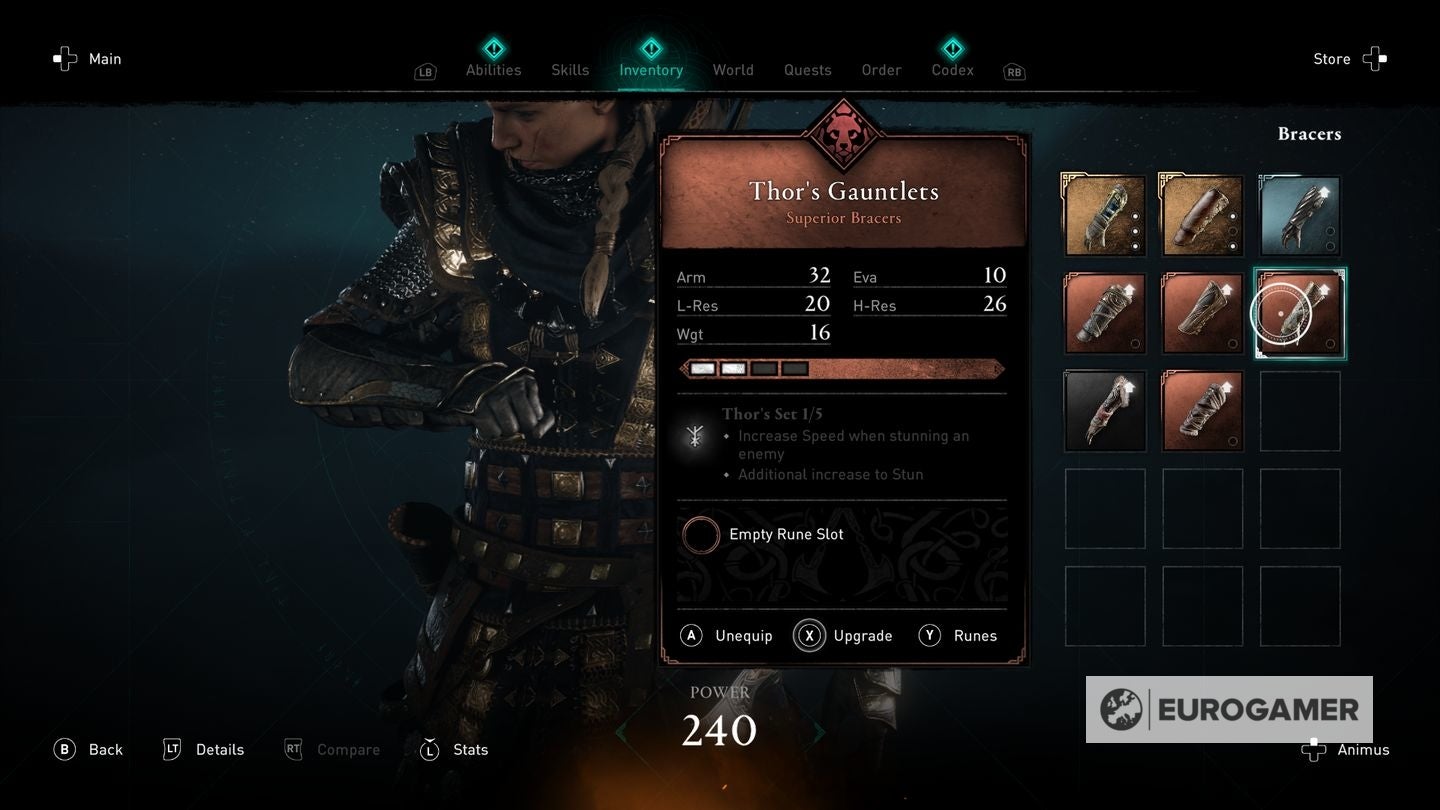Viewport: 1440px width, 810px height.
Task: Switch to the Abilities tab
Action: (x=493, y=69)
